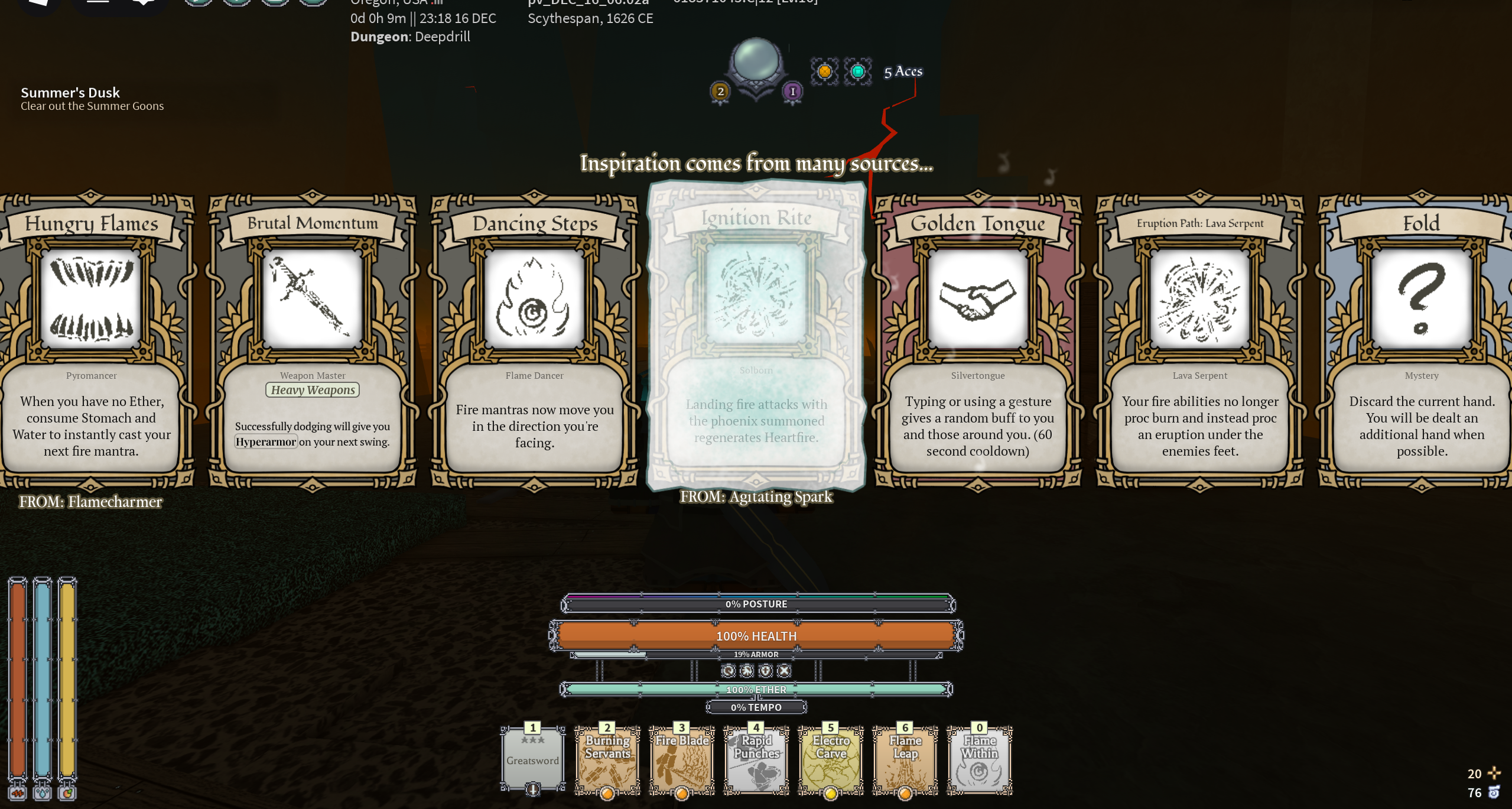
Task: Click the 5 Aces label
Action: (x=903, y=72)
